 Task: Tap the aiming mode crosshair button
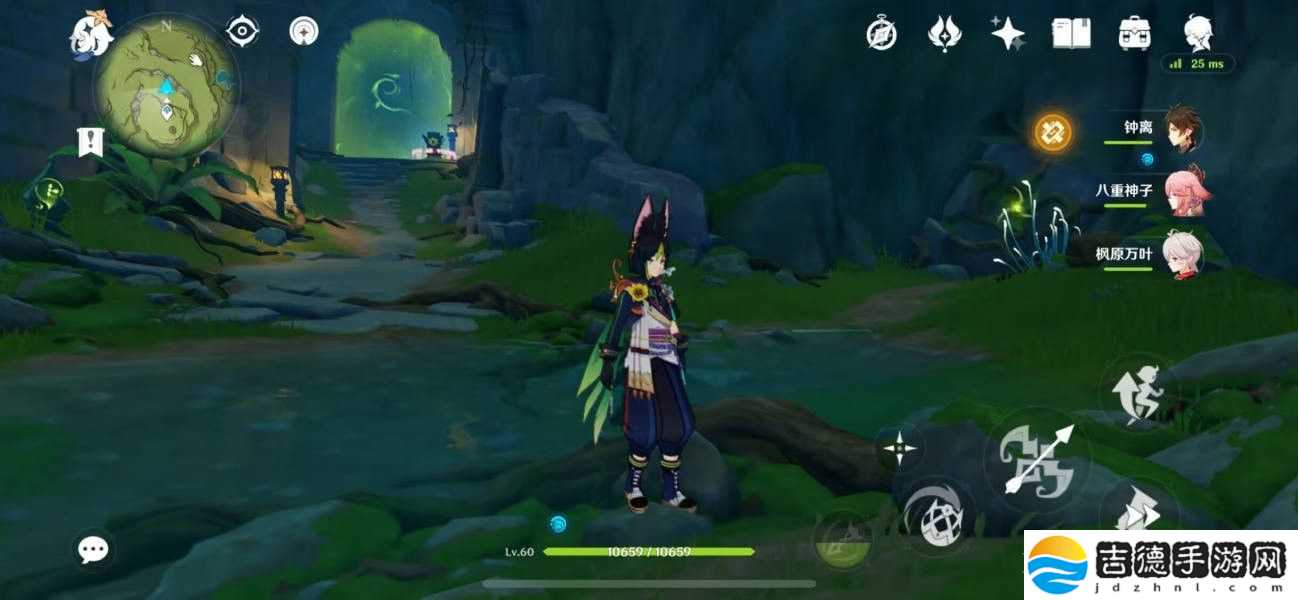pos(900,447)
